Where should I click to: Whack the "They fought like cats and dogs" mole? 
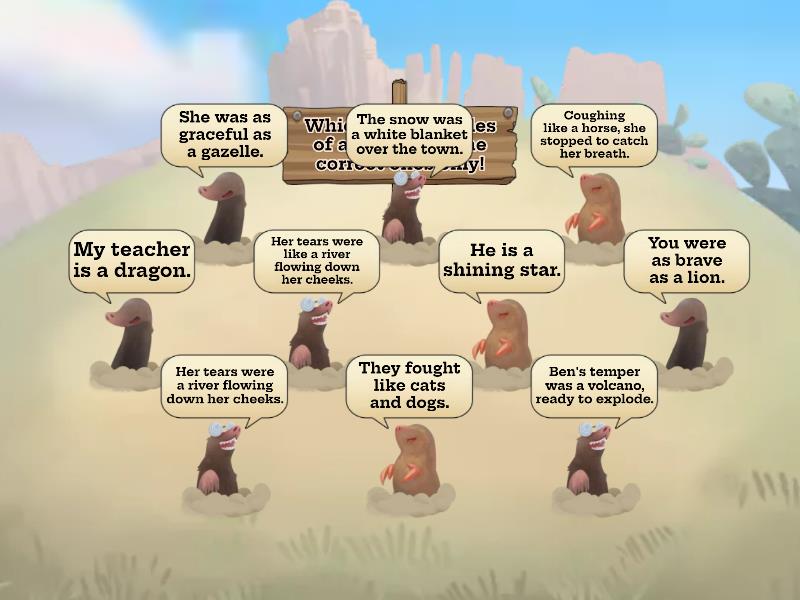coord(408,458)
